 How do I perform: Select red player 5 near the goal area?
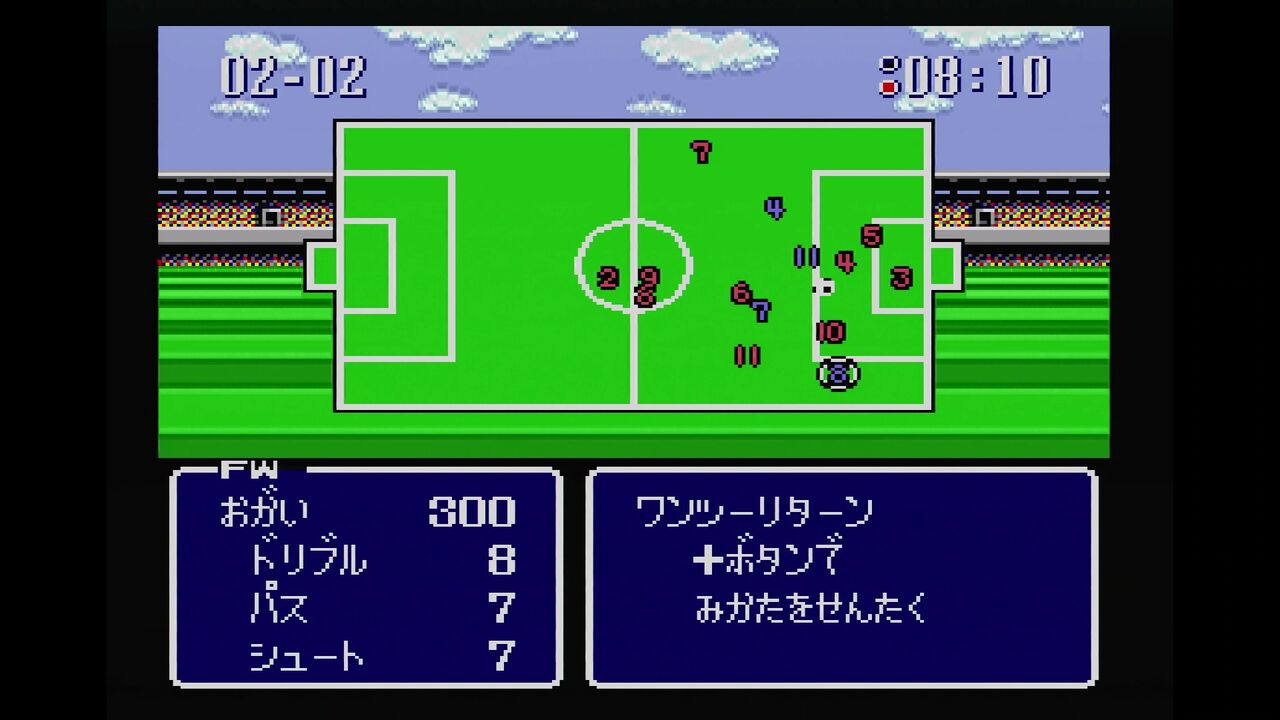[872, 235]
